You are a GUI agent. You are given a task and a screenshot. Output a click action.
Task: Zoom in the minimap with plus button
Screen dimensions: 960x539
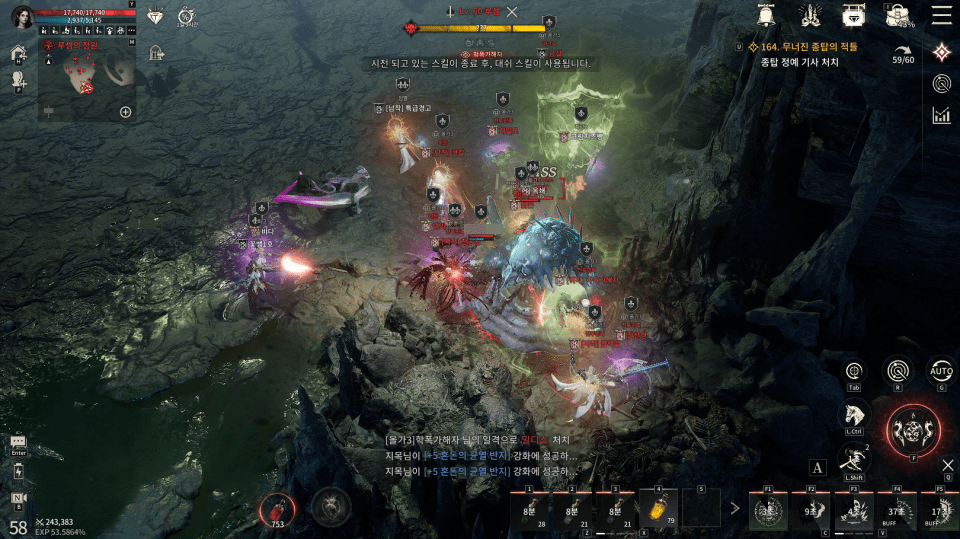click(x=126, y=112)
